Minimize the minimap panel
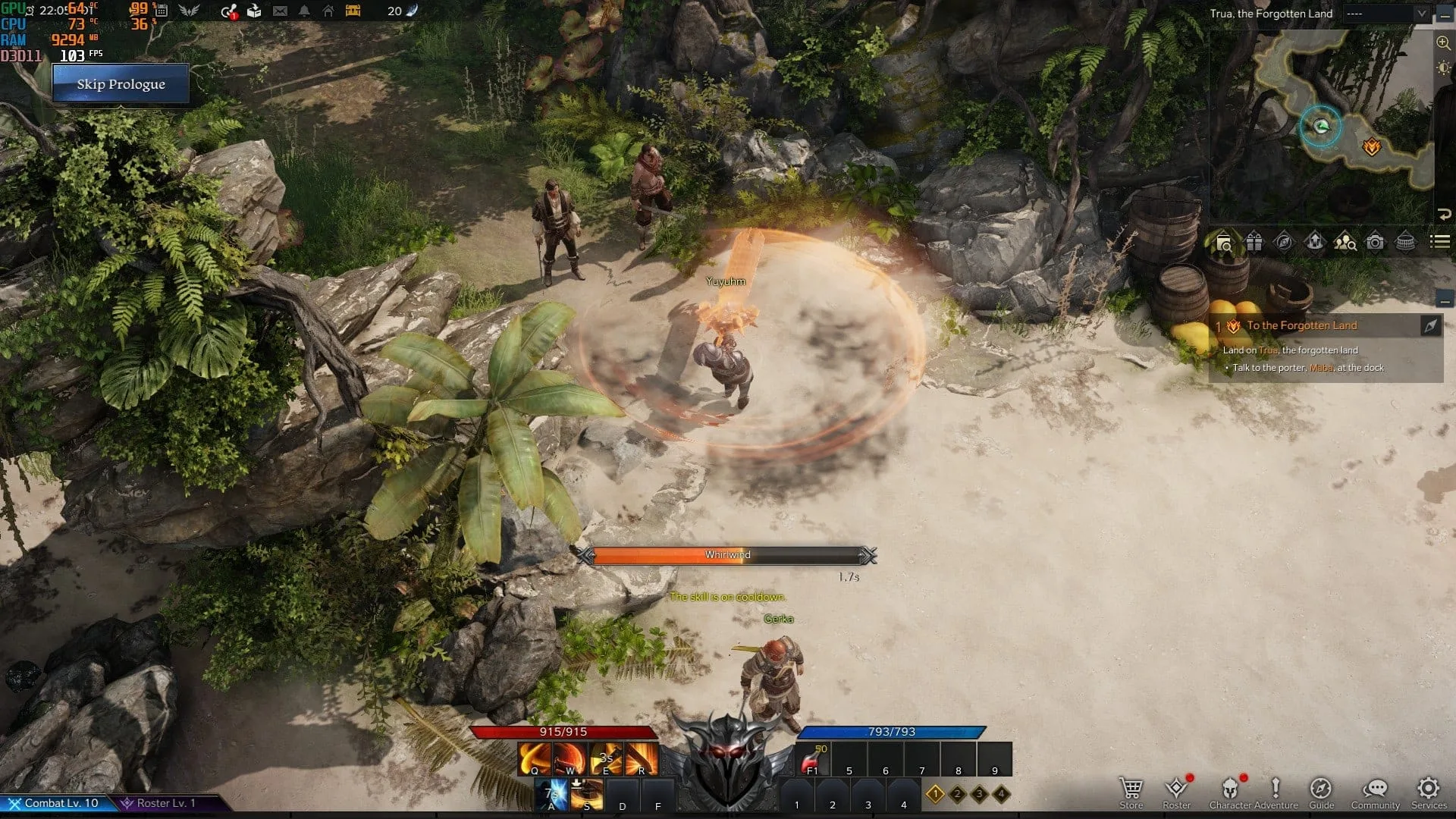1456x819 pixels. (x=1444, y=14)
